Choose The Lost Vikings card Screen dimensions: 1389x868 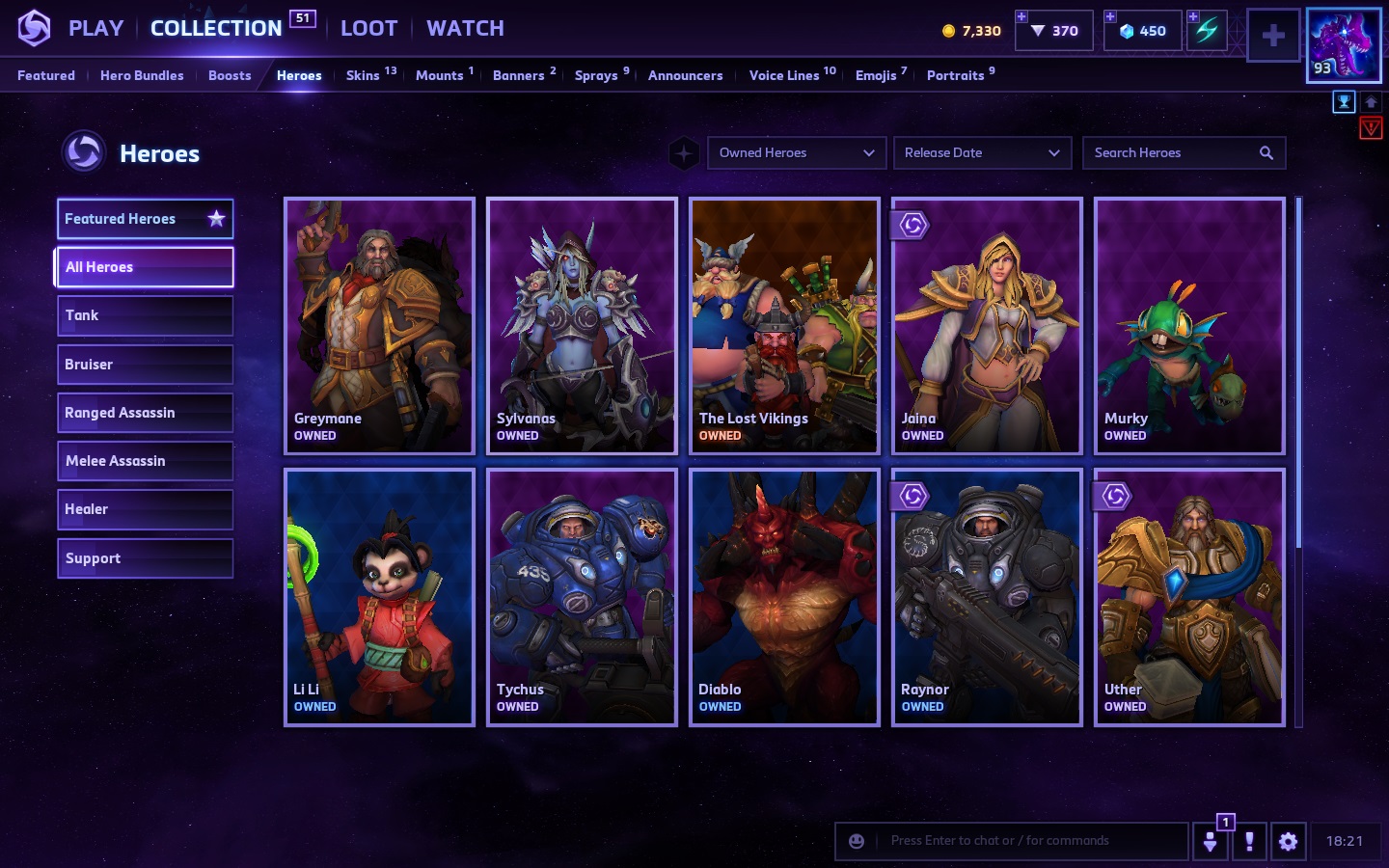point(784,326)
